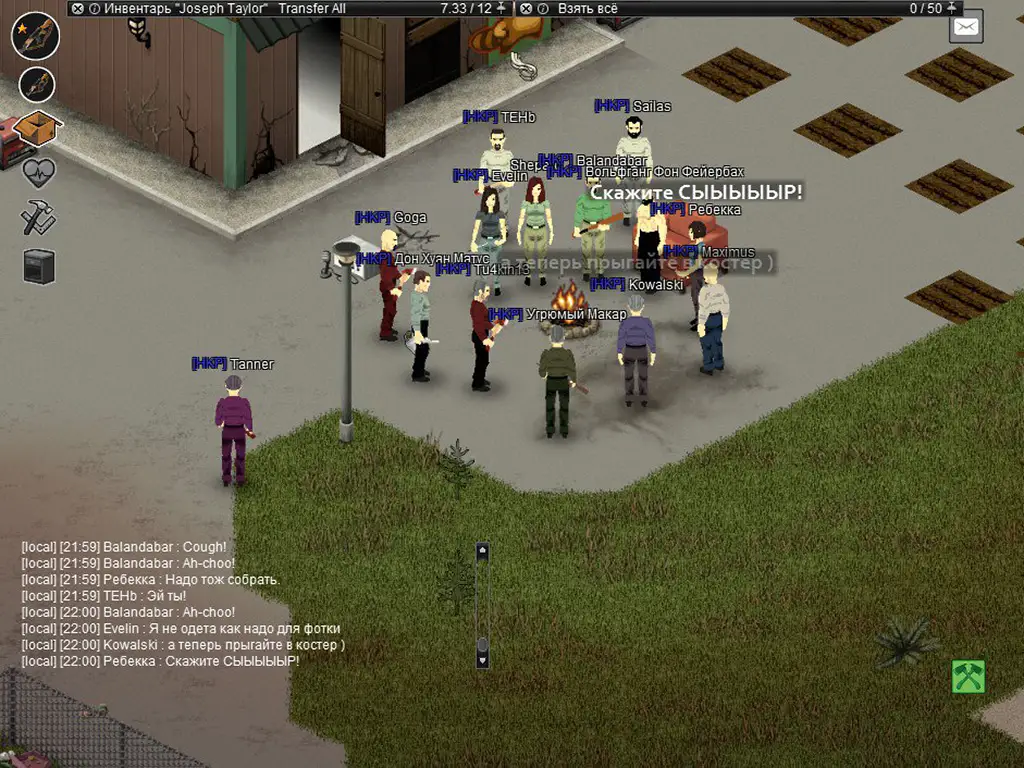Close the loot window
The height and width of the screenshot is (768, 1024).
click(524, 8)
